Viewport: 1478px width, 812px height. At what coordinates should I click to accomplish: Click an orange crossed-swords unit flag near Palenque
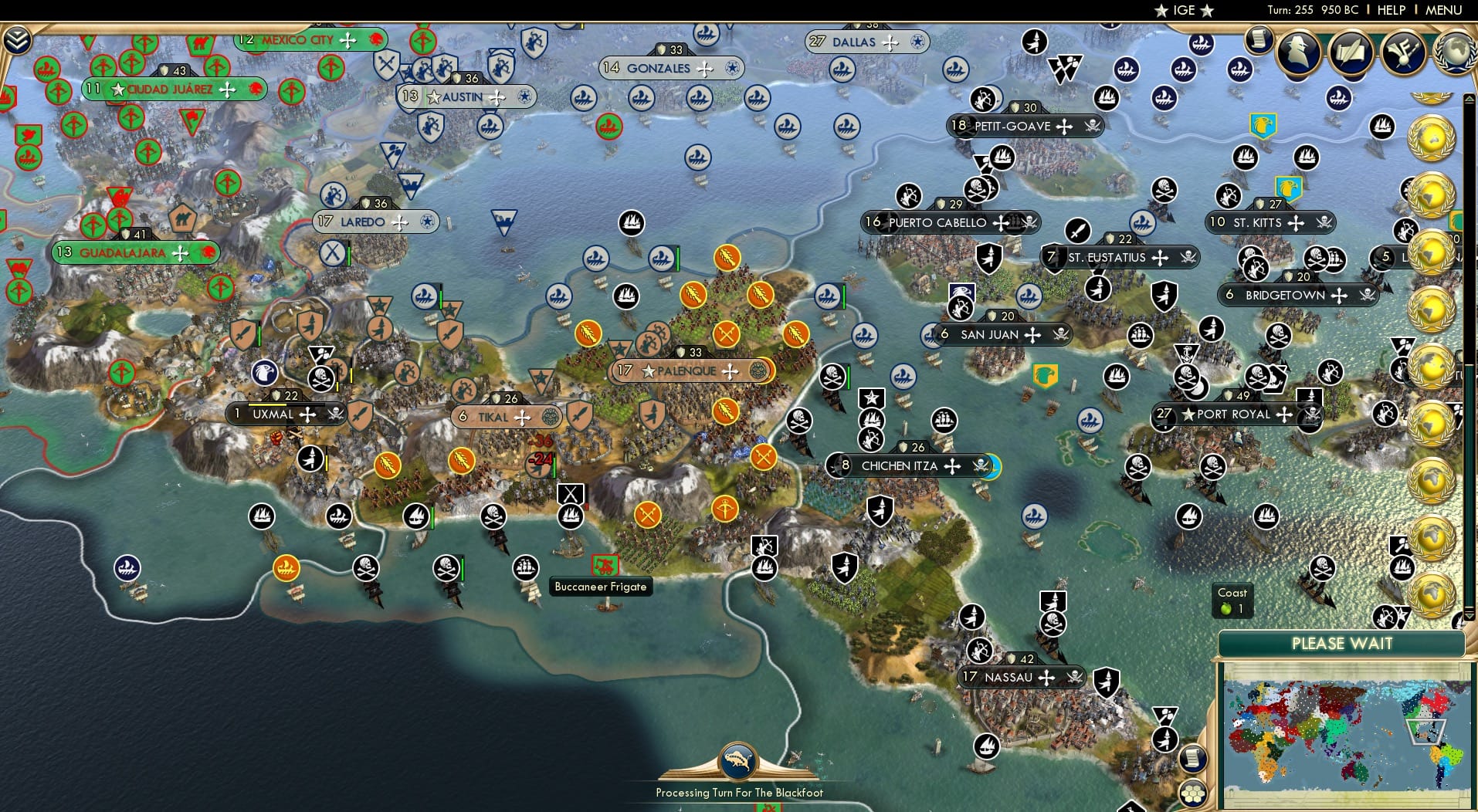727,334
